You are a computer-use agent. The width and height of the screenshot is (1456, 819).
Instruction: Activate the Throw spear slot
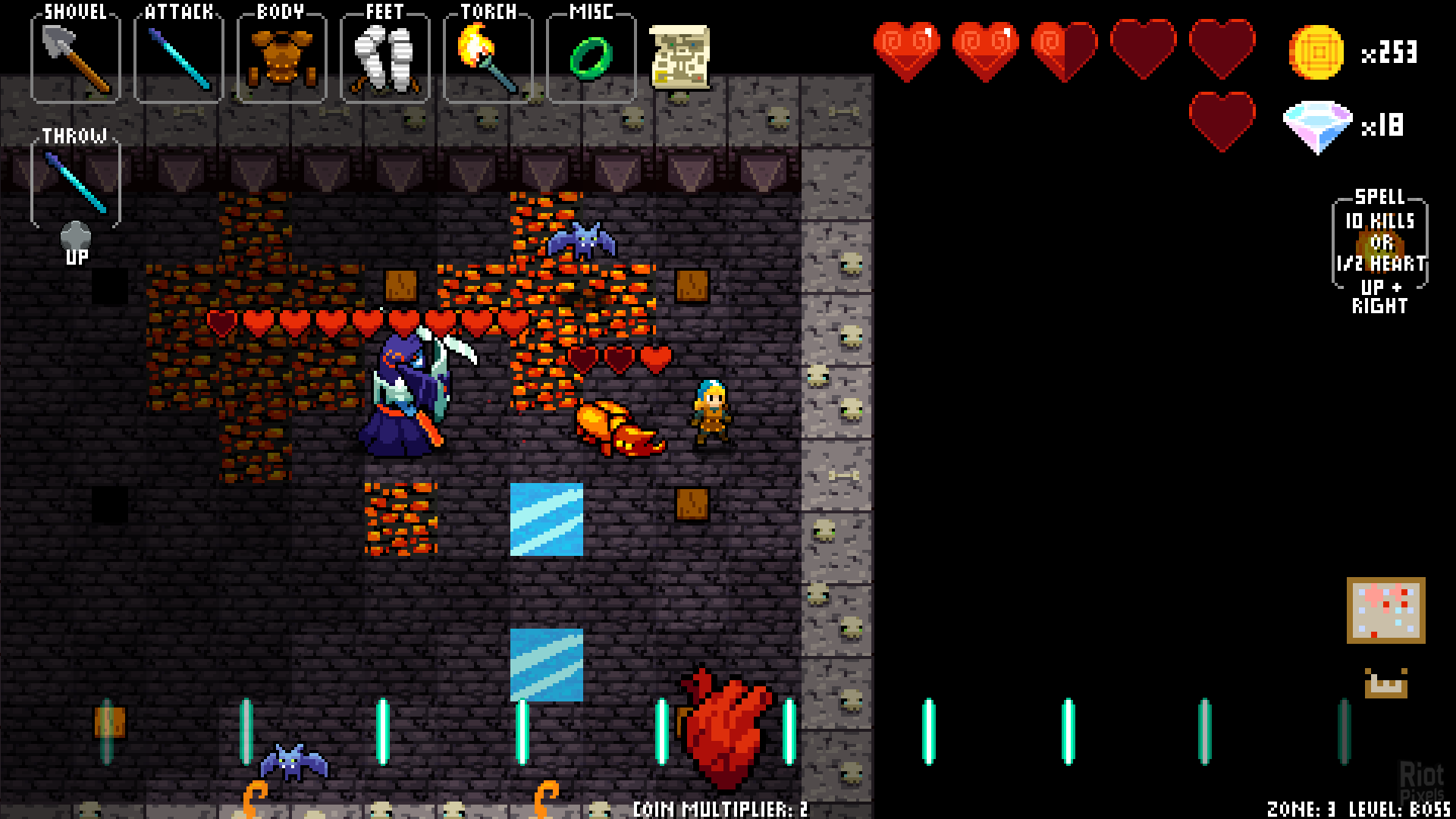pyautogui.click(x=76, y=184)
